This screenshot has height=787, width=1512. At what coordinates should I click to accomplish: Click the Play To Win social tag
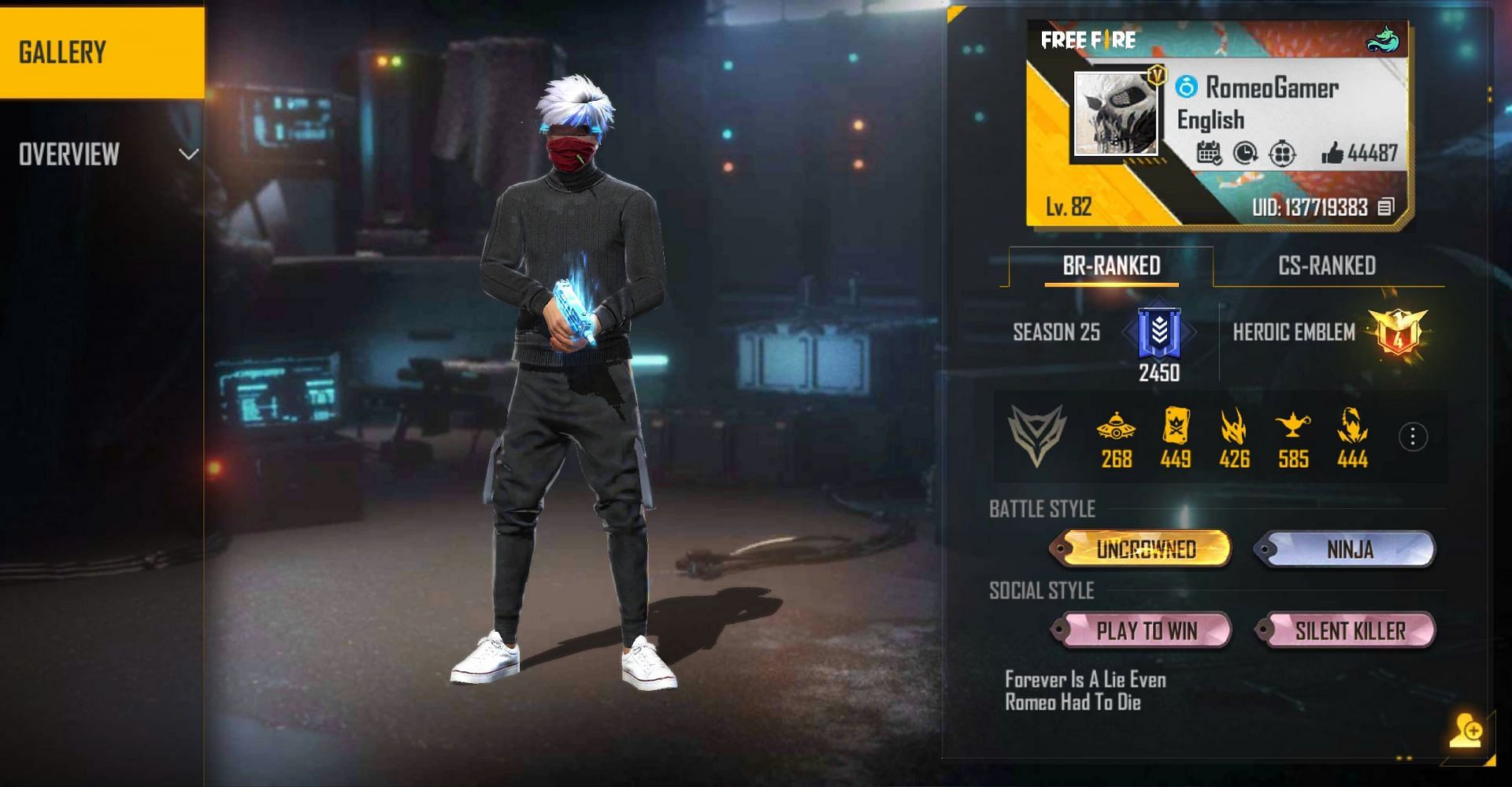click(1145, 631)
